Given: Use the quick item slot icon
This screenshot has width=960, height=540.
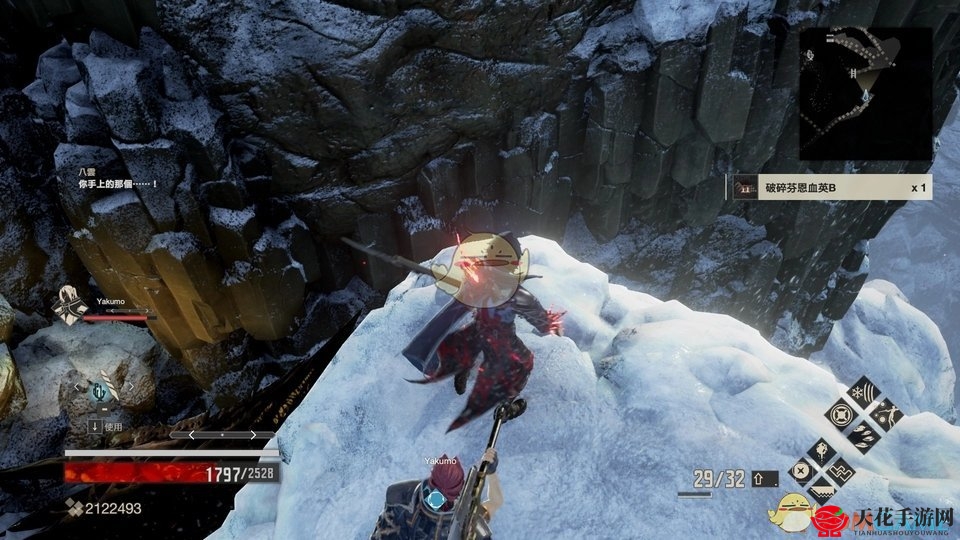Looking at the screenshot, I should (100, 391).
